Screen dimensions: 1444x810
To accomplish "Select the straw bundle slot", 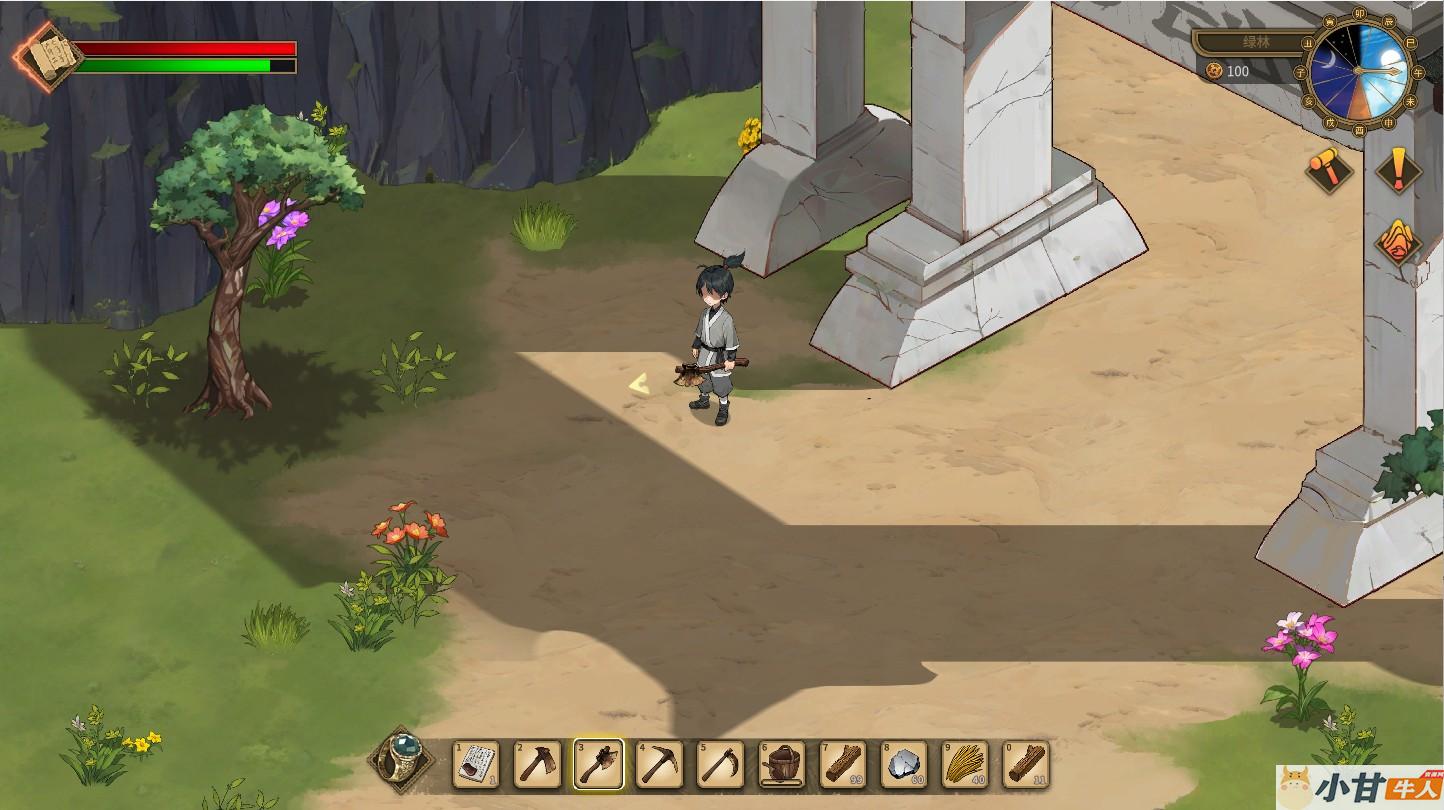I will (x=965, y=764).
